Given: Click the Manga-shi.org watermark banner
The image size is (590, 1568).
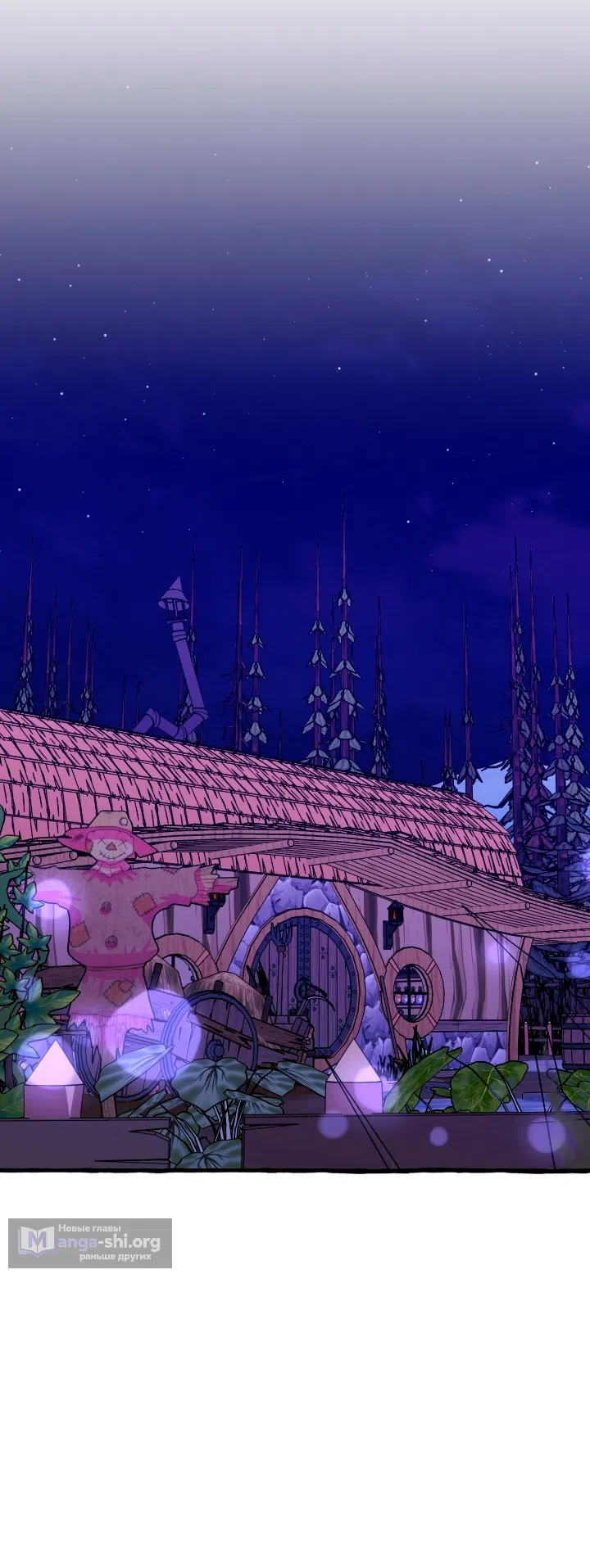Looking at the screenshot, I should coord(90,1242).
